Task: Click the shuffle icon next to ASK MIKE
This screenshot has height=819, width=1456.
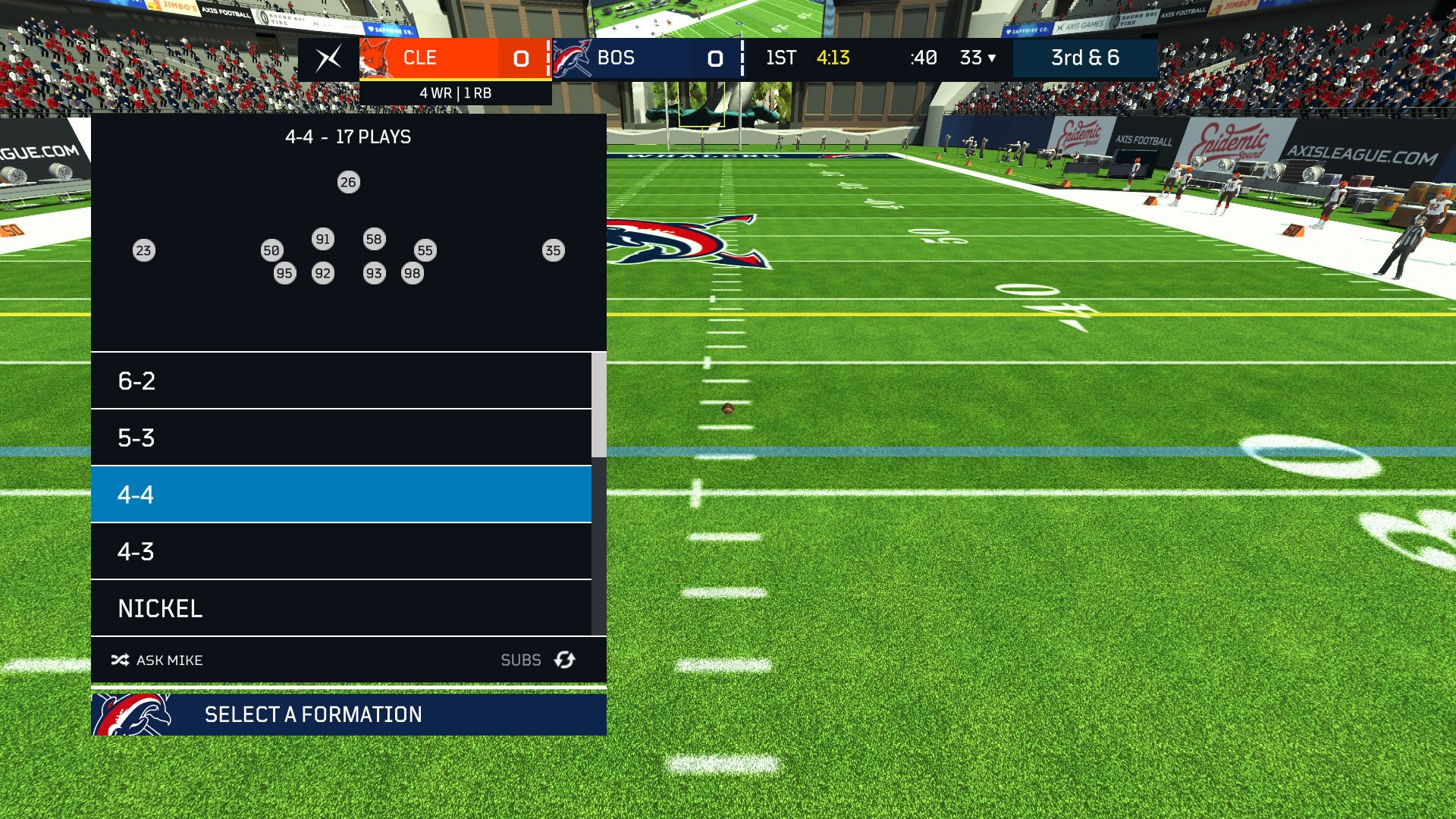Action: click(x=118, y=660)
